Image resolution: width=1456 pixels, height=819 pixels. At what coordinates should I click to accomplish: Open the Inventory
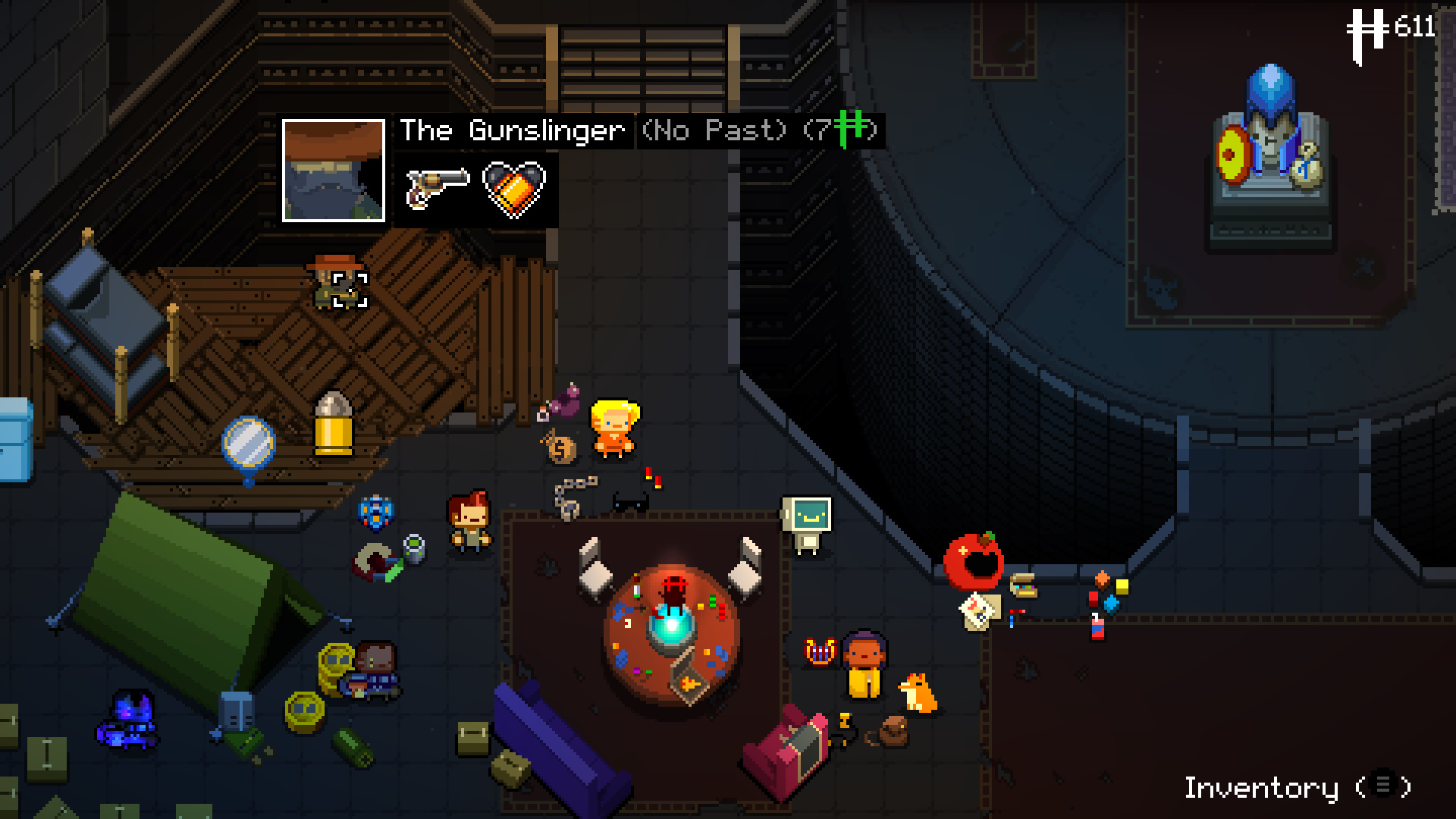[1297, 787]
